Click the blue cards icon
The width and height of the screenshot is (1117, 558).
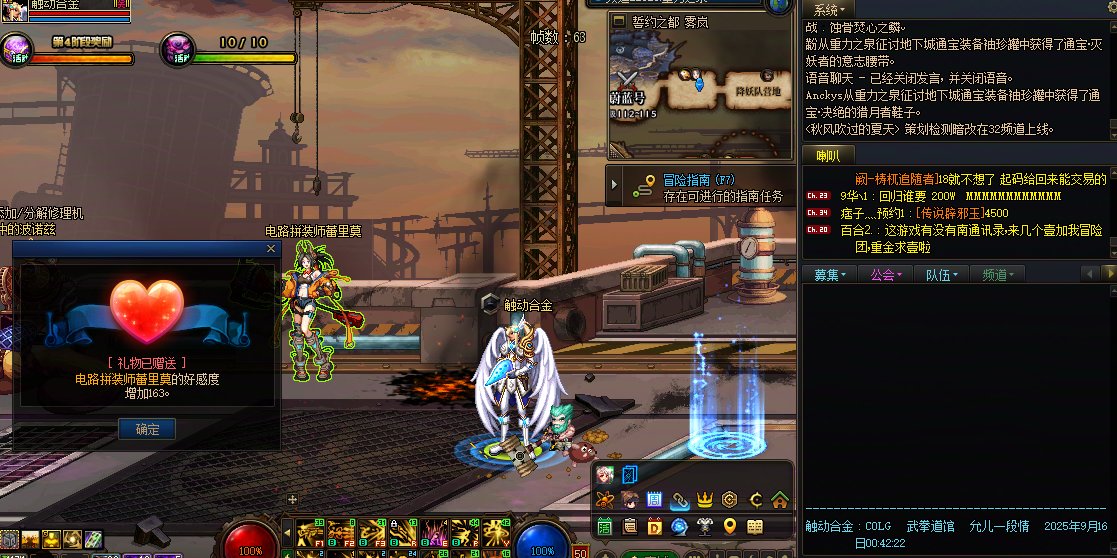pos(630,474)
